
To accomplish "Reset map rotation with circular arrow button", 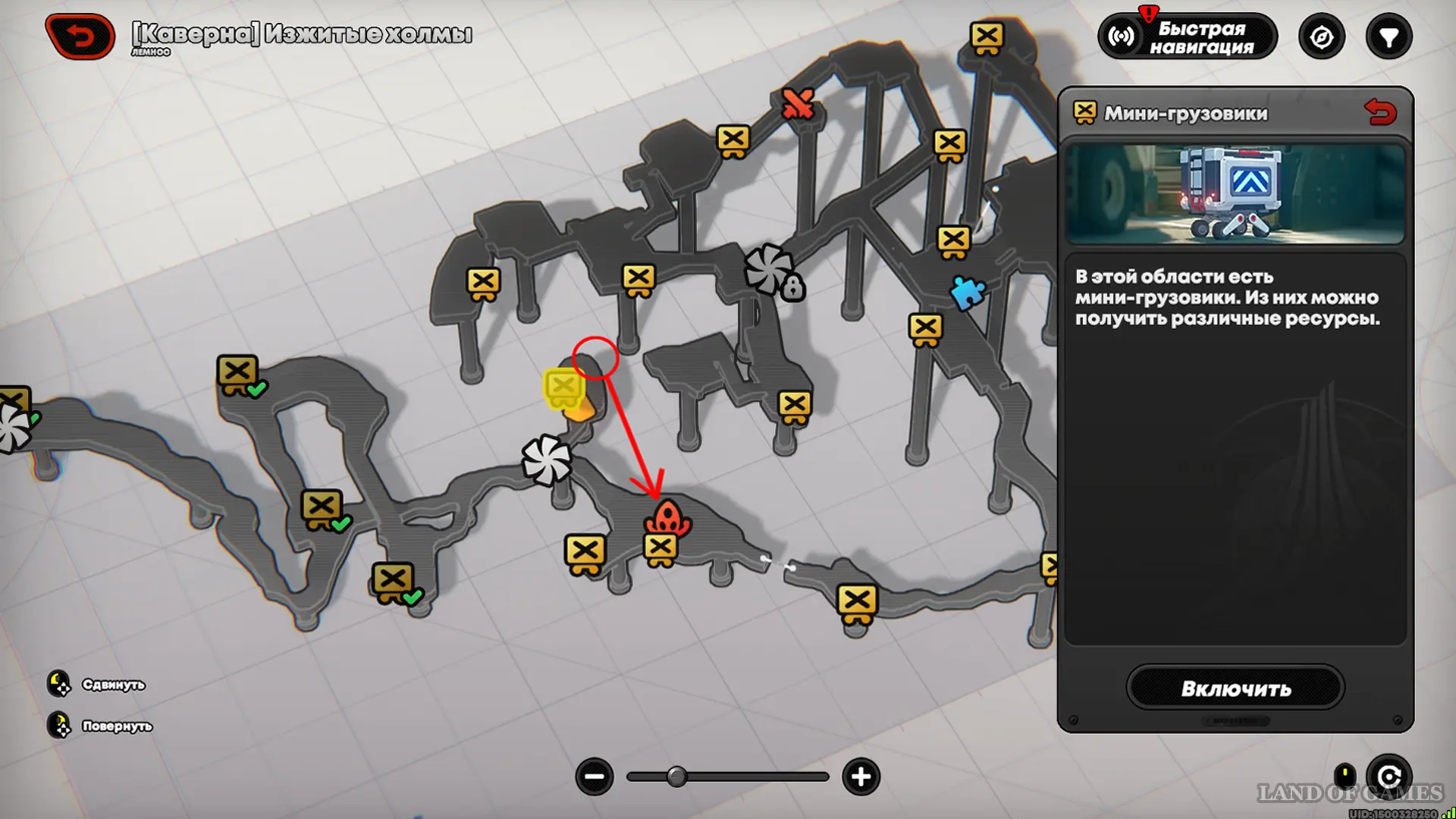I will coord(1389,777).
